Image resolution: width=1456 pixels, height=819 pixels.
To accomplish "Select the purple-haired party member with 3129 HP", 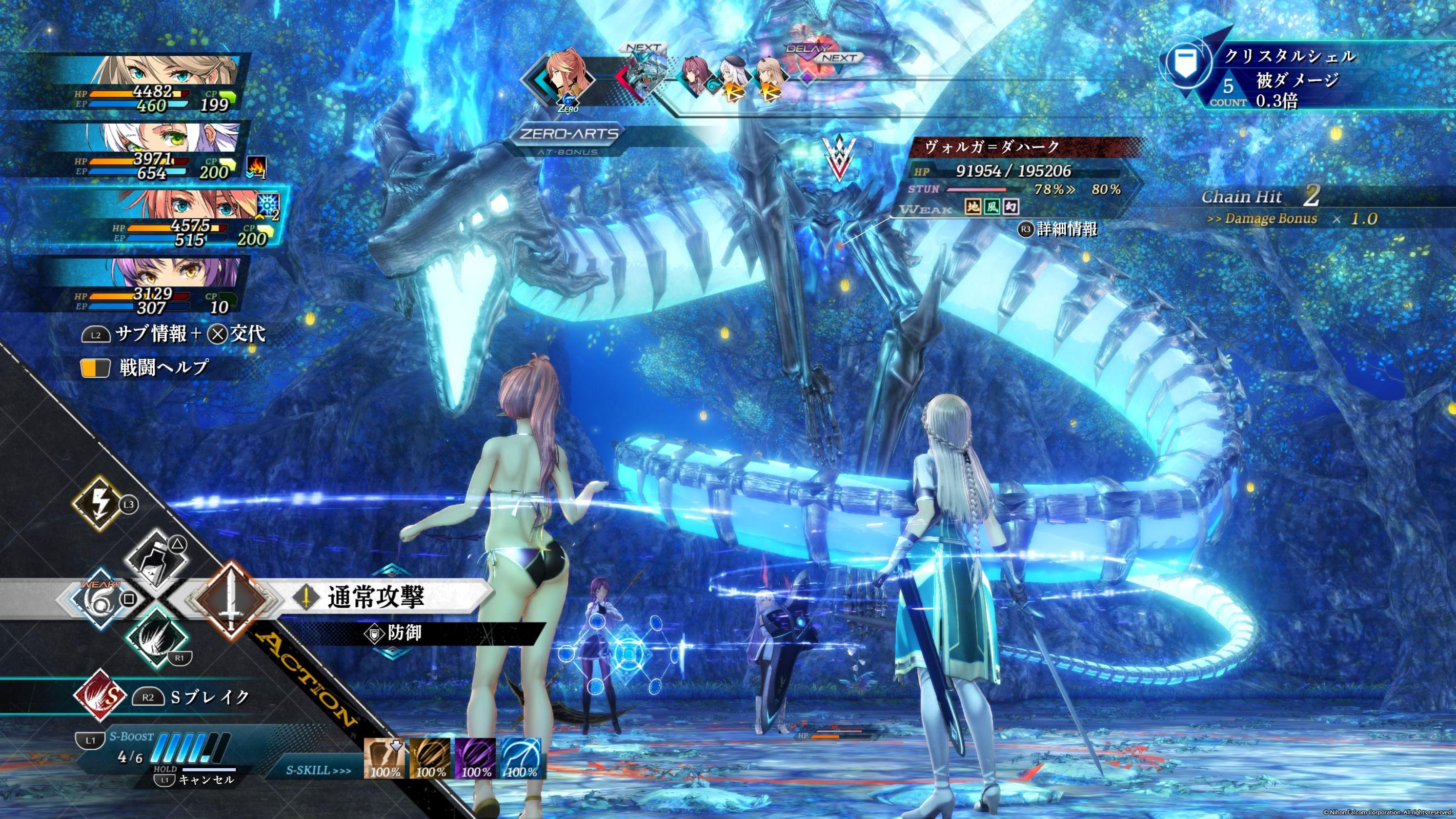I will coord(164,285).
